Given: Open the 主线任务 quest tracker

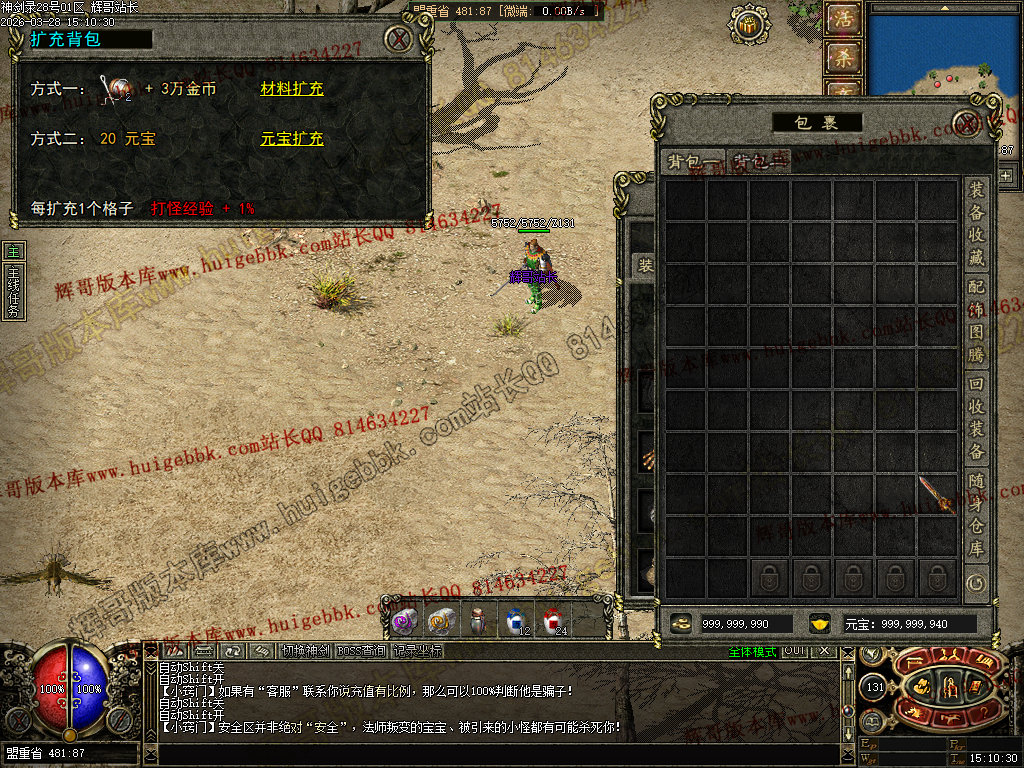Looking at the screenshot, I should [x=13, y=290].
